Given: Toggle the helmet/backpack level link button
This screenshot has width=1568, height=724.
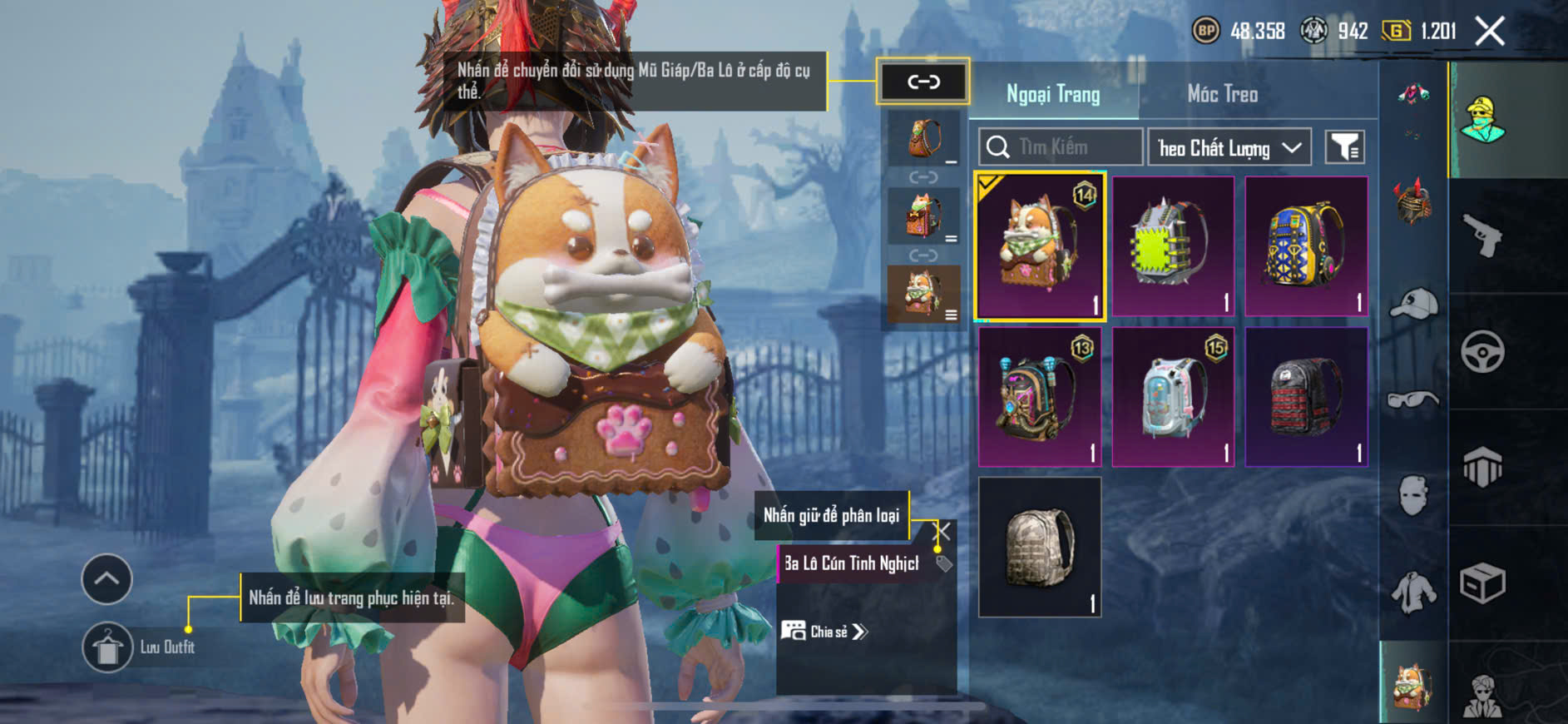Looking at the screenshot, I should [922, 82].
